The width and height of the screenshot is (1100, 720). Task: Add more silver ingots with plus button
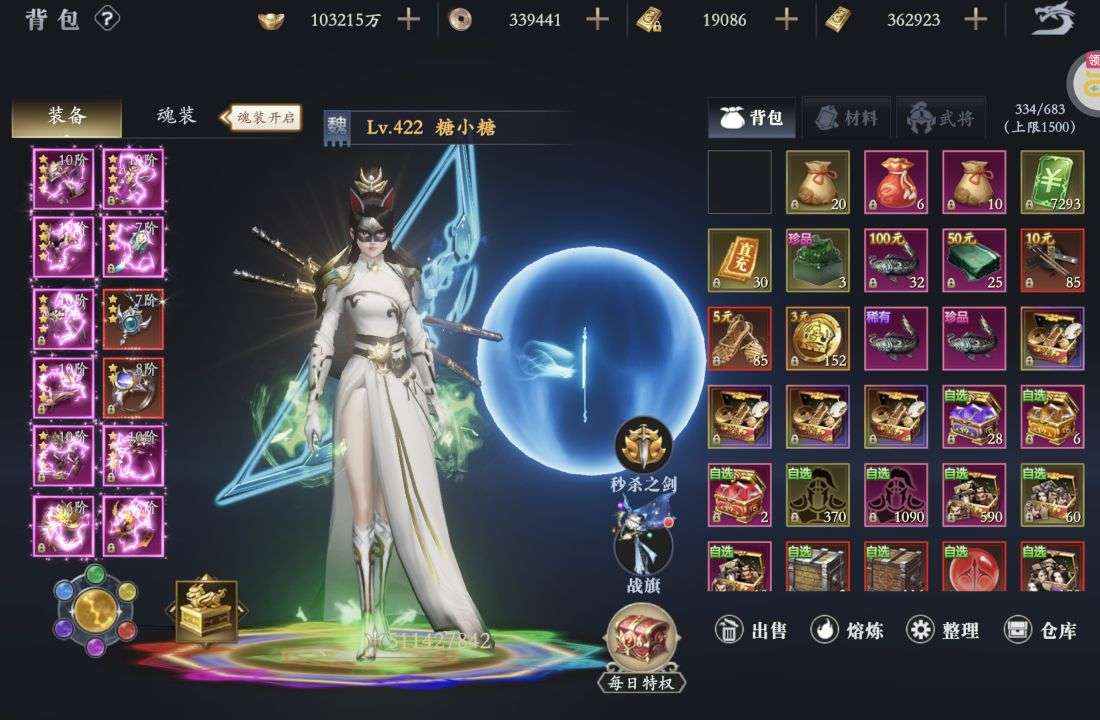point(408,19)
